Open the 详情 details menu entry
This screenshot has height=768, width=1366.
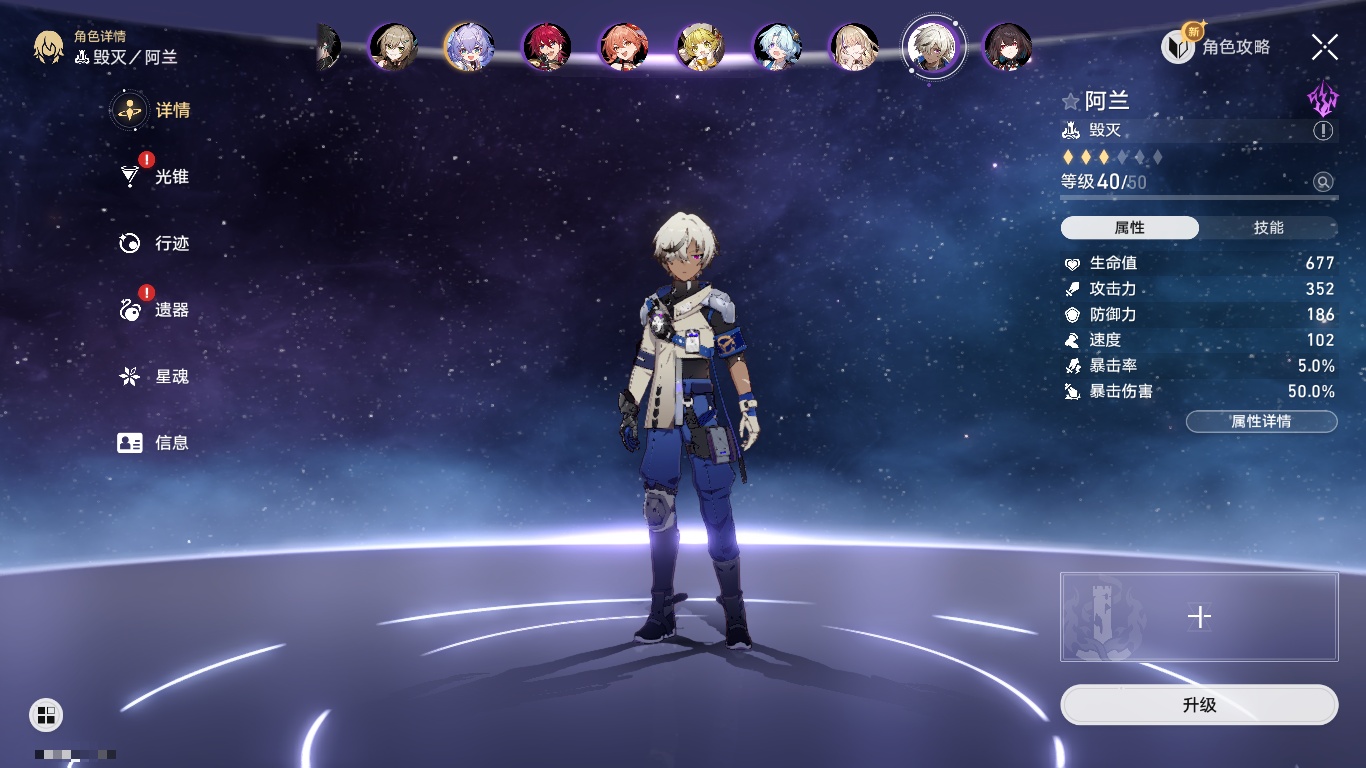tap(152, 110)
